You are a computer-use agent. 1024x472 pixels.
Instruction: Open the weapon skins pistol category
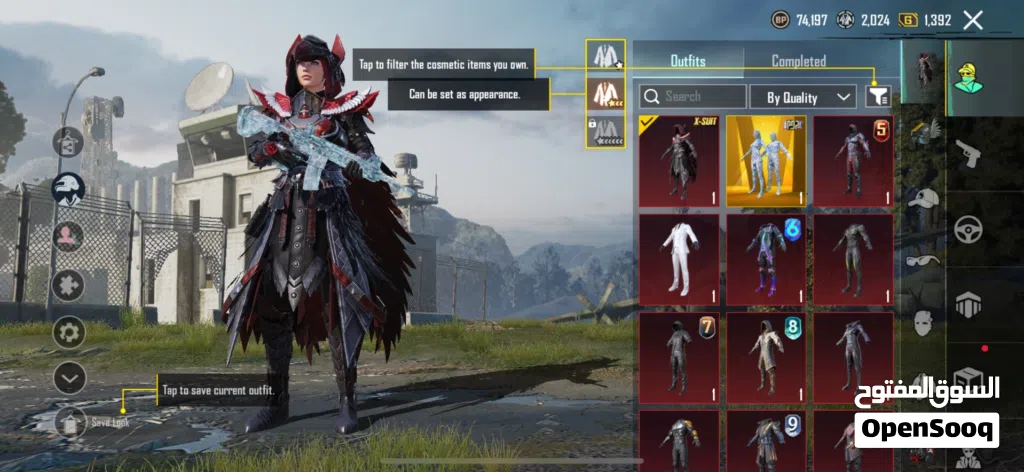pyautogui.click(x=967, y=152)
